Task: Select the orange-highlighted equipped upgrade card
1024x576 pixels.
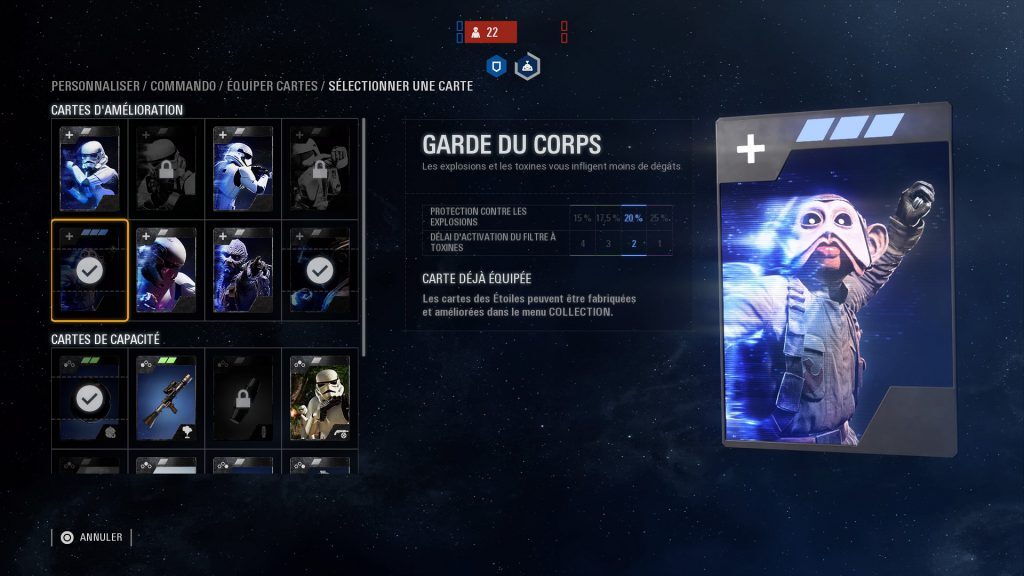Action: pyautogui.click(x=90, y=270)
